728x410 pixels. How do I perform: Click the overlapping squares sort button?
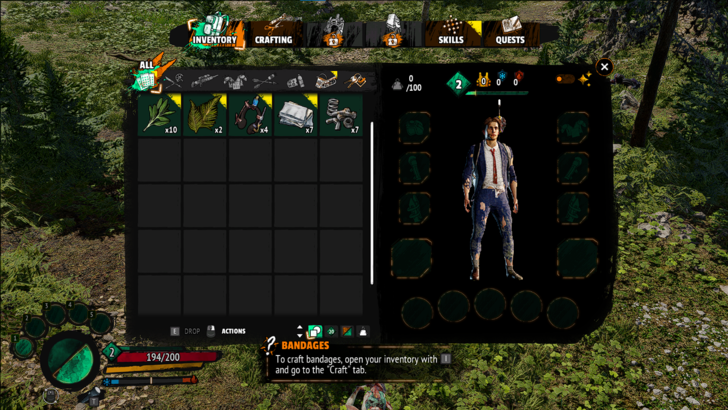[x=314, y=331]
